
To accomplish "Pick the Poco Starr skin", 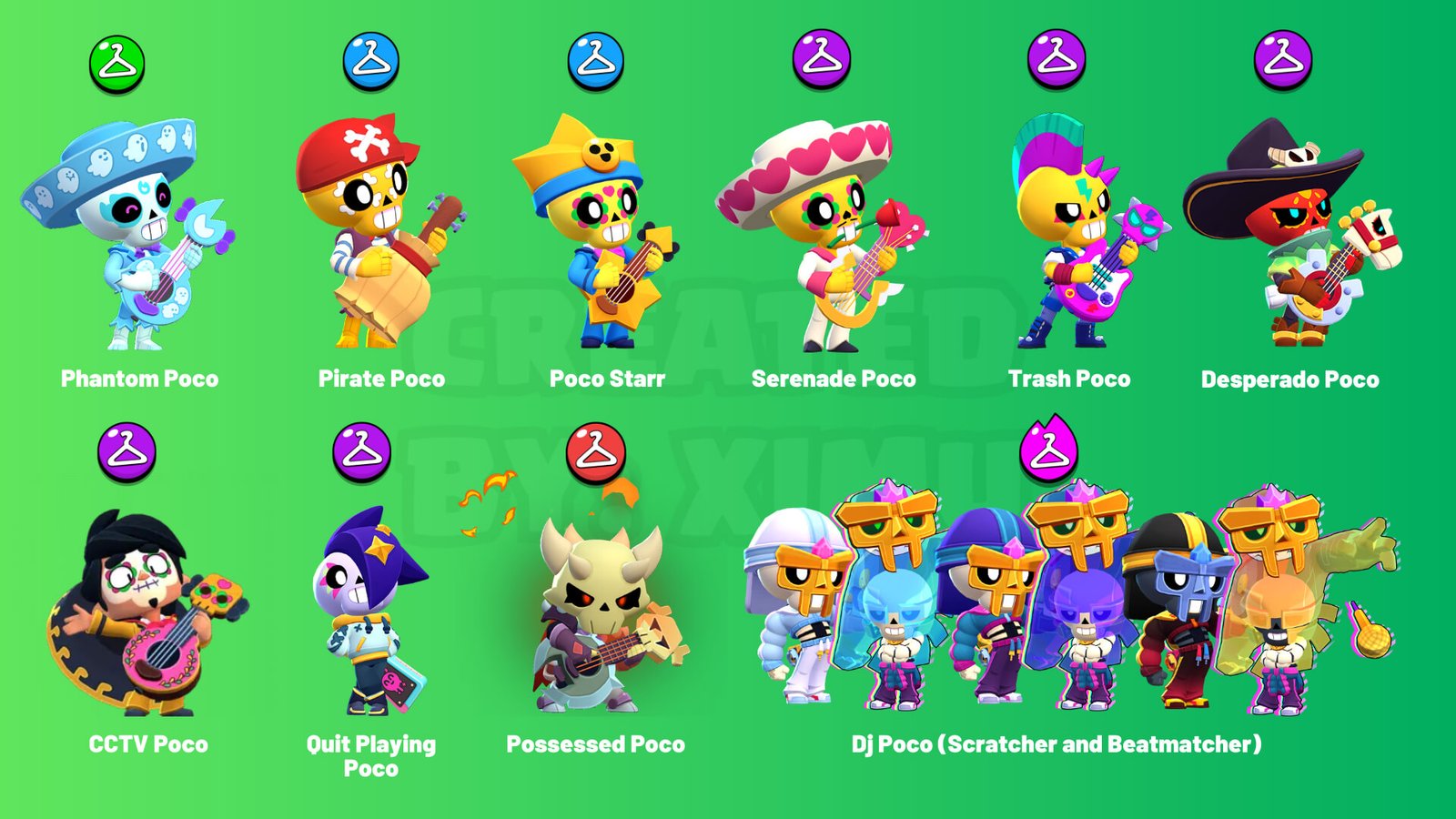I will (596, 232).
